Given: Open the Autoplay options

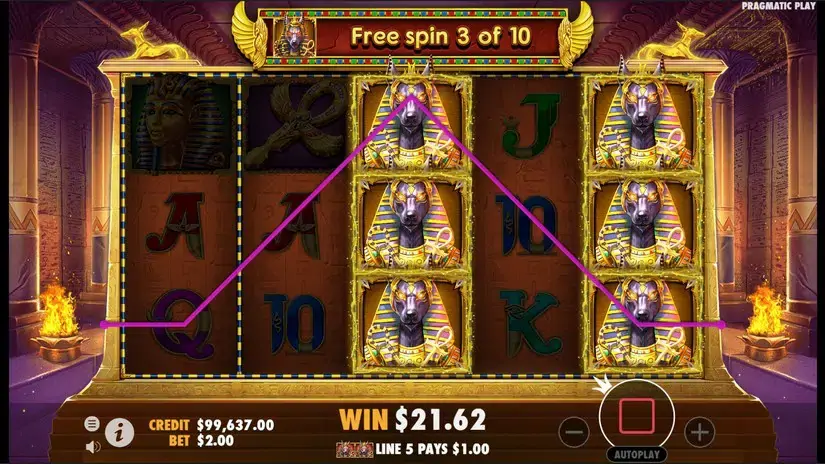Looking at the screenshot, I should (636, 453).
